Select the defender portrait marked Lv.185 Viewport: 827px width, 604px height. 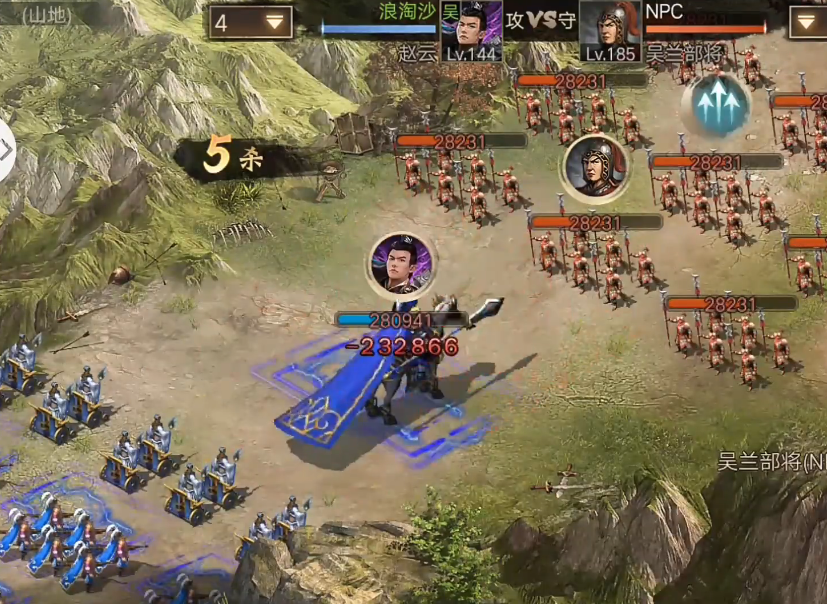coord(610,31)
